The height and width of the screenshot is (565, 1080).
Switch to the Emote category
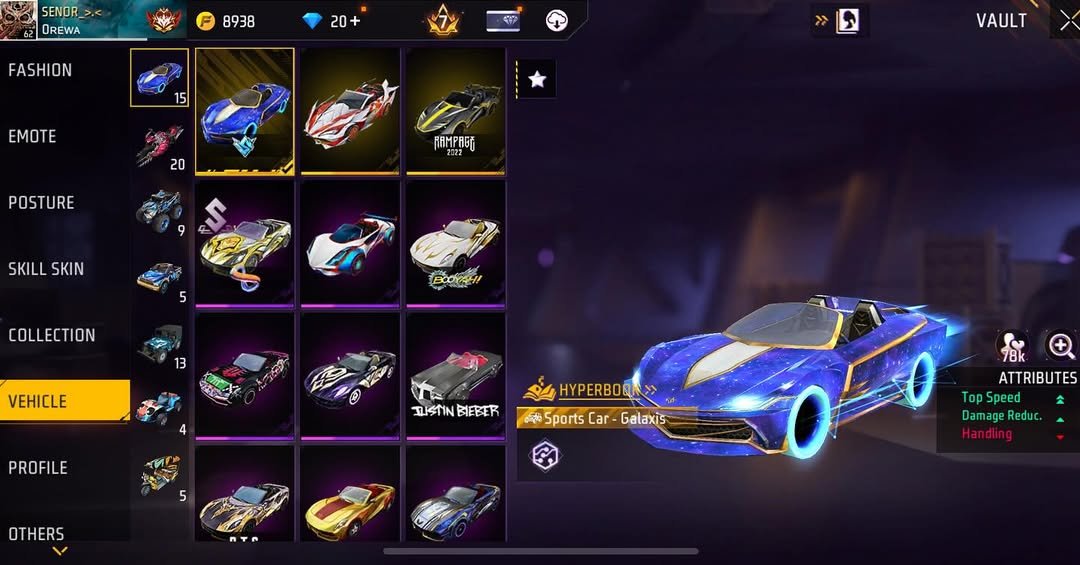point(32,136)
